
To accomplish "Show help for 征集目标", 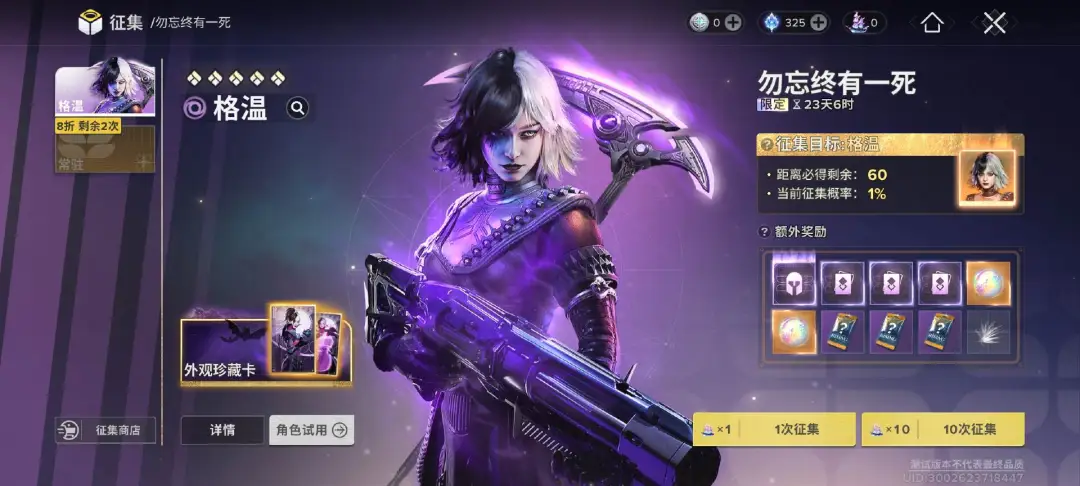I will click(767, 145).
